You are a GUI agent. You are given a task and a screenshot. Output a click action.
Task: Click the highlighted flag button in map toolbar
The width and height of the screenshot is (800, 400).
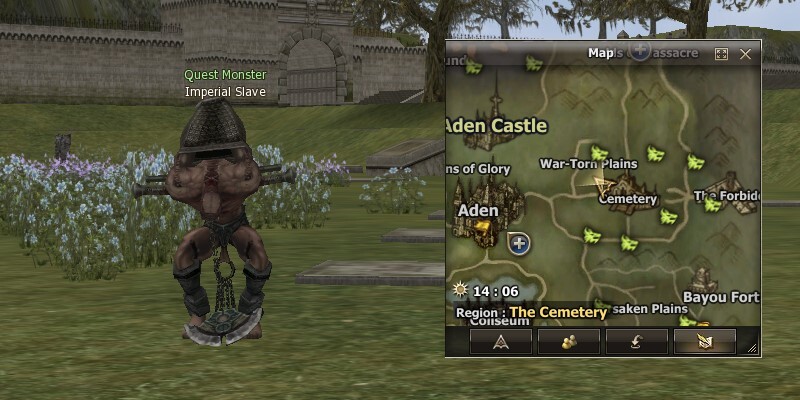(704, 341)
